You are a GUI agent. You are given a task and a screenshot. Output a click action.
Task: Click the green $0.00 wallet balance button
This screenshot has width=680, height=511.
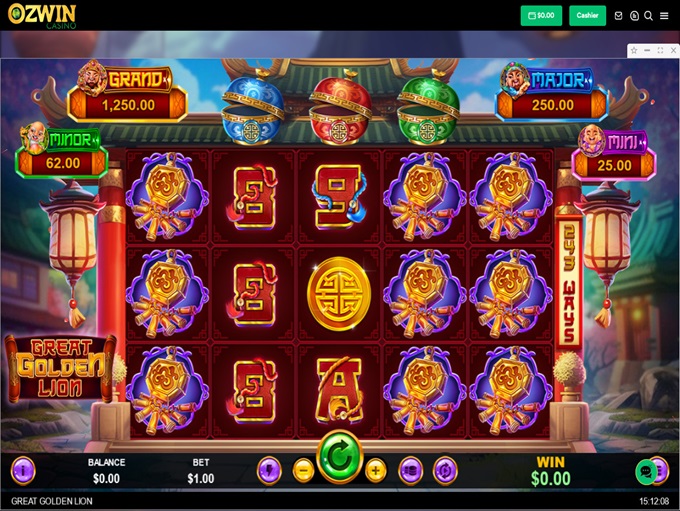click(541, 16)
